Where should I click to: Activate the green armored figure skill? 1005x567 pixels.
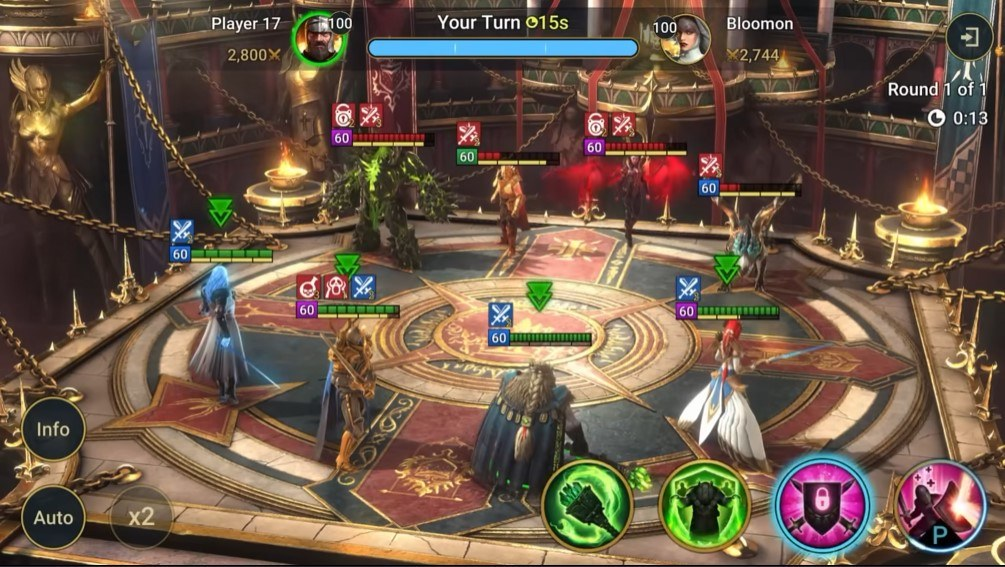704,505
